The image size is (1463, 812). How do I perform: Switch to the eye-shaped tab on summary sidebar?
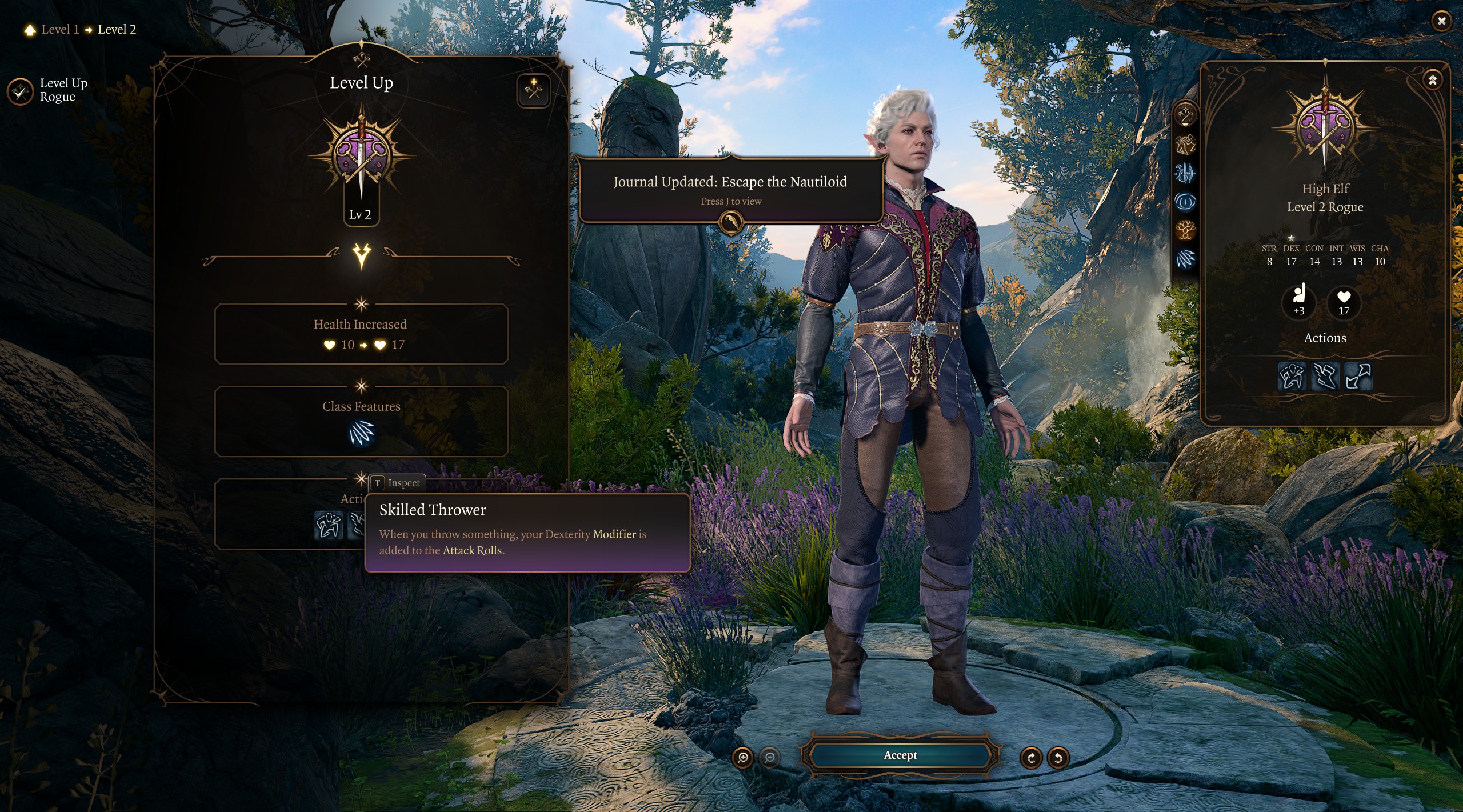[x=1185, y=201]
